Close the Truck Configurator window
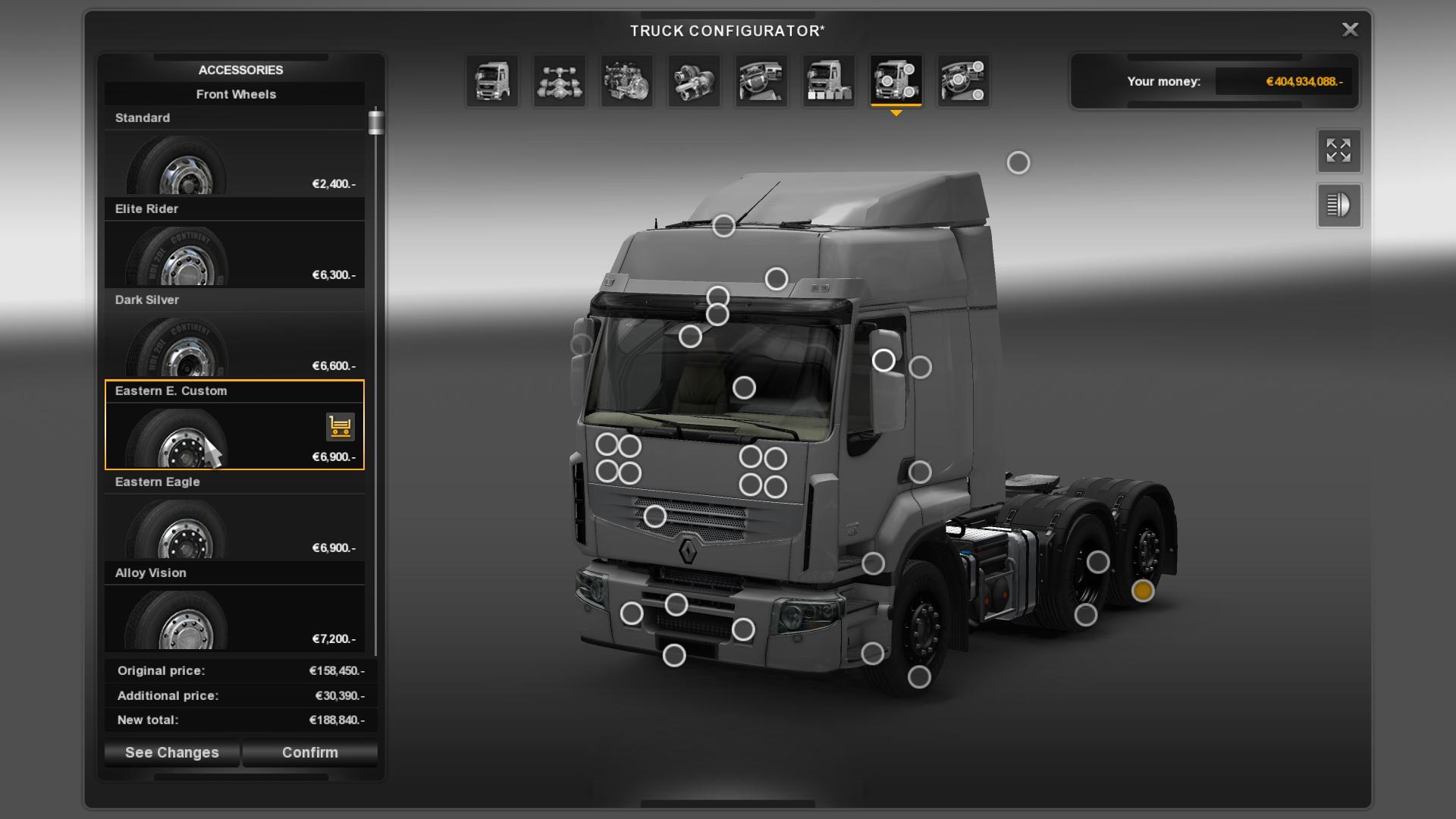This screenshot has height=819, width=1456. pos(1350,30)
